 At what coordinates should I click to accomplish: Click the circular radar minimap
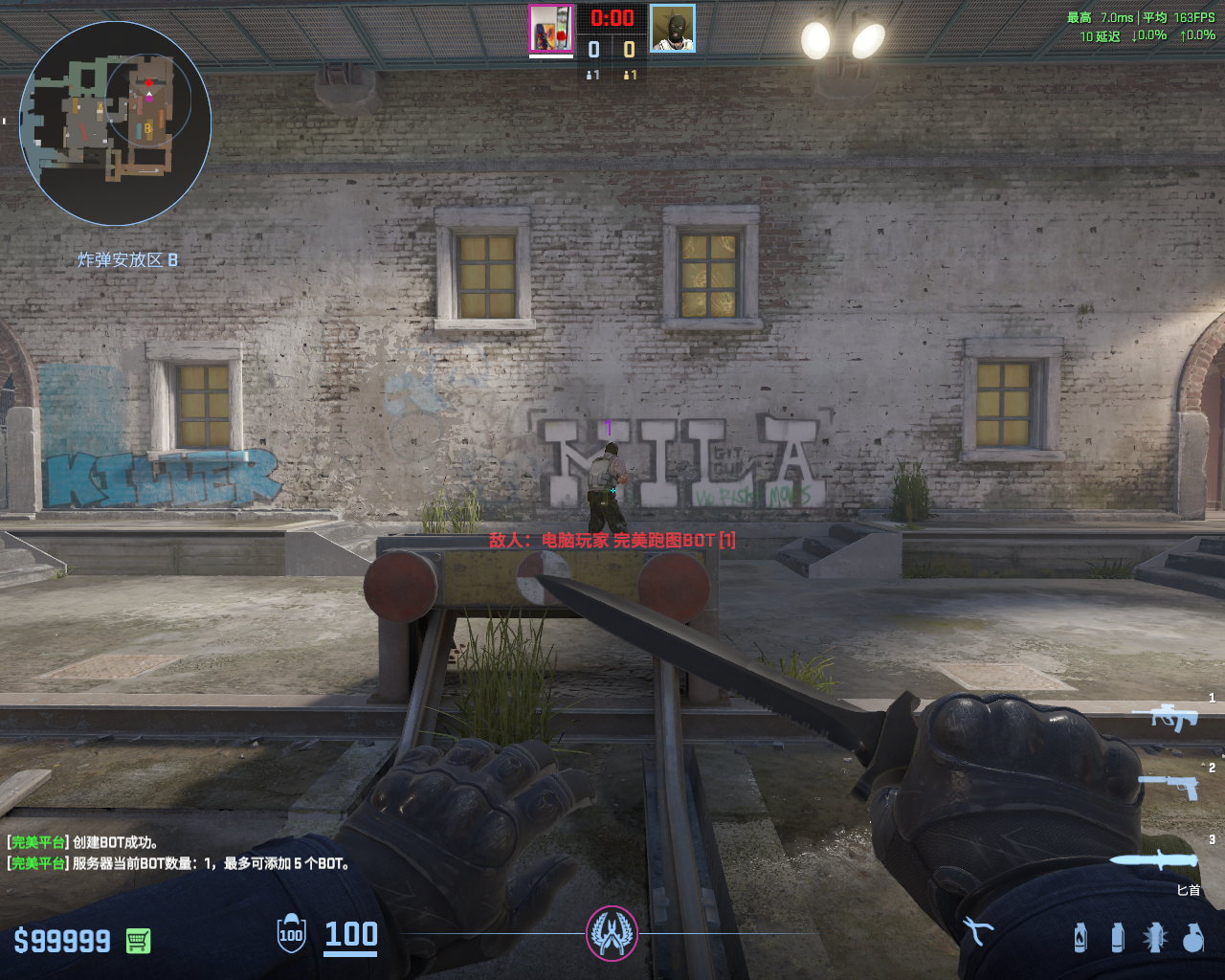click(x=115, y=122)
